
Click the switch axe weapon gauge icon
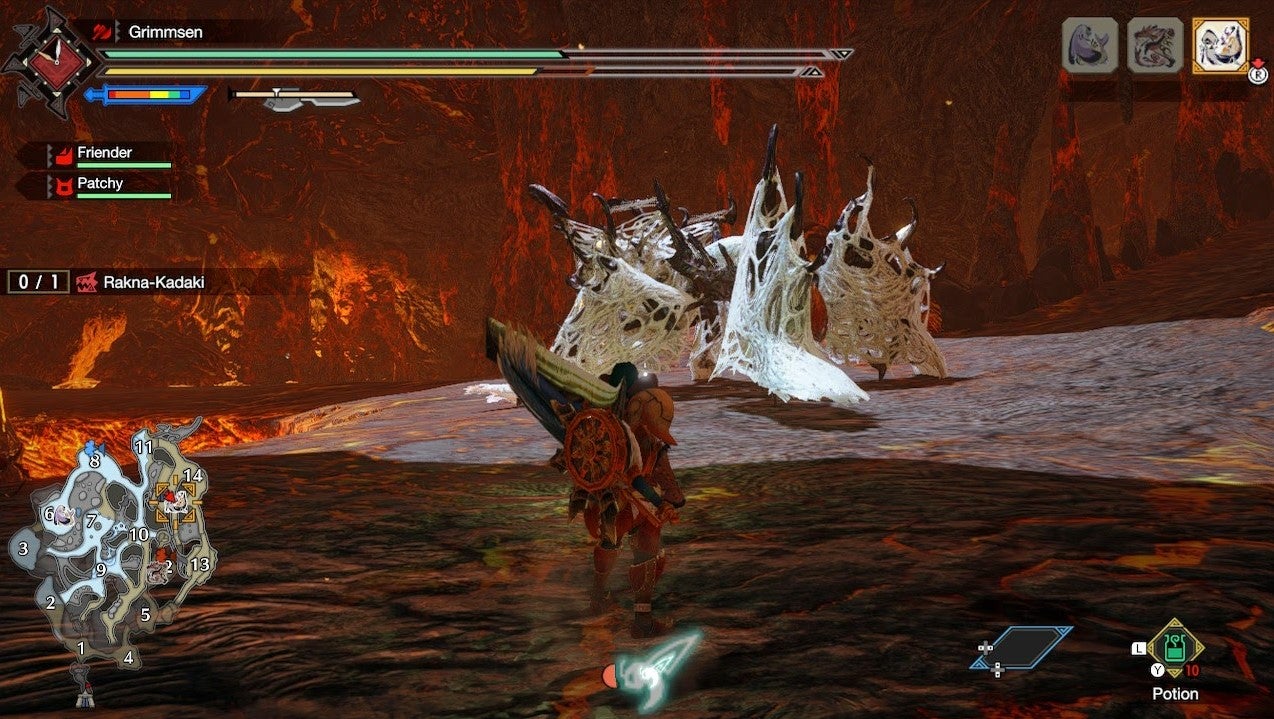click(x=295, y=97)
